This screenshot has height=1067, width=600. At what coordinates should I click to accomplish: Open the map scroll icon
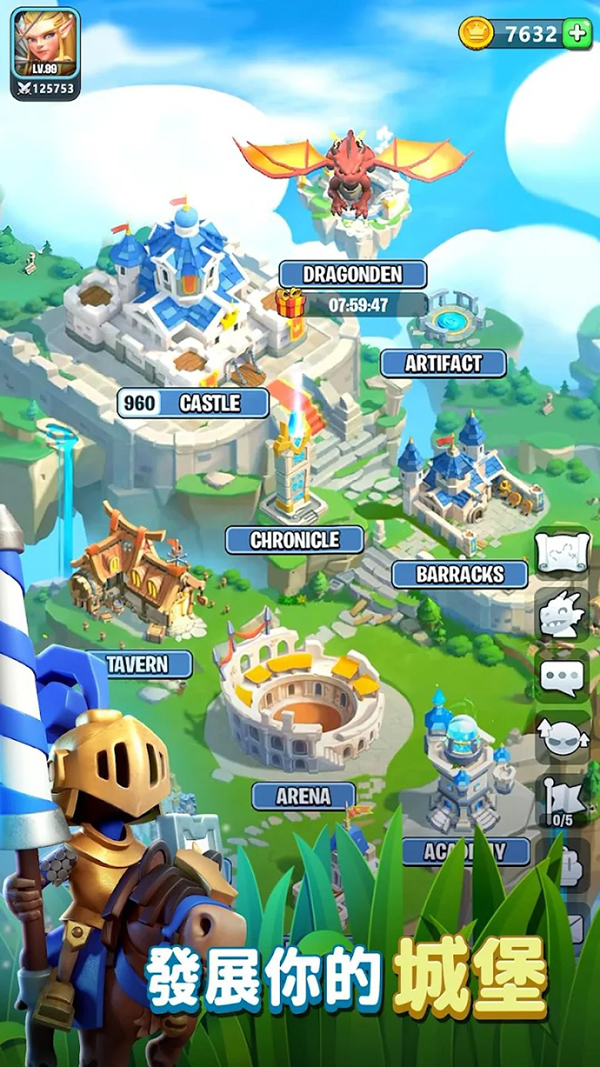tap(563, 553)
